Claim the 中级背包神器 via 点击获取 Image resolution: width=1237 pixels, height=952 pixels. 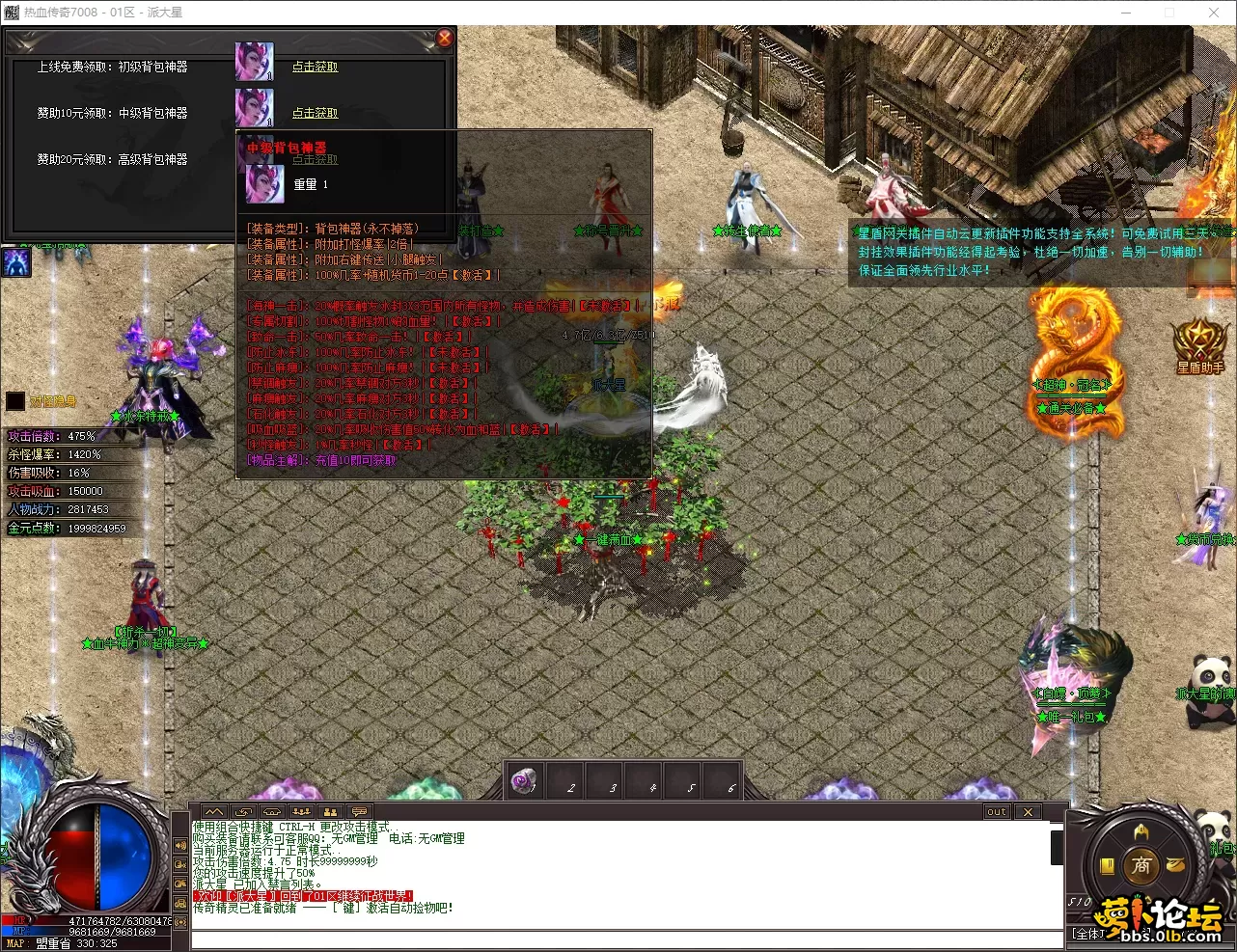pyautogui.click(x=316, y=113)
